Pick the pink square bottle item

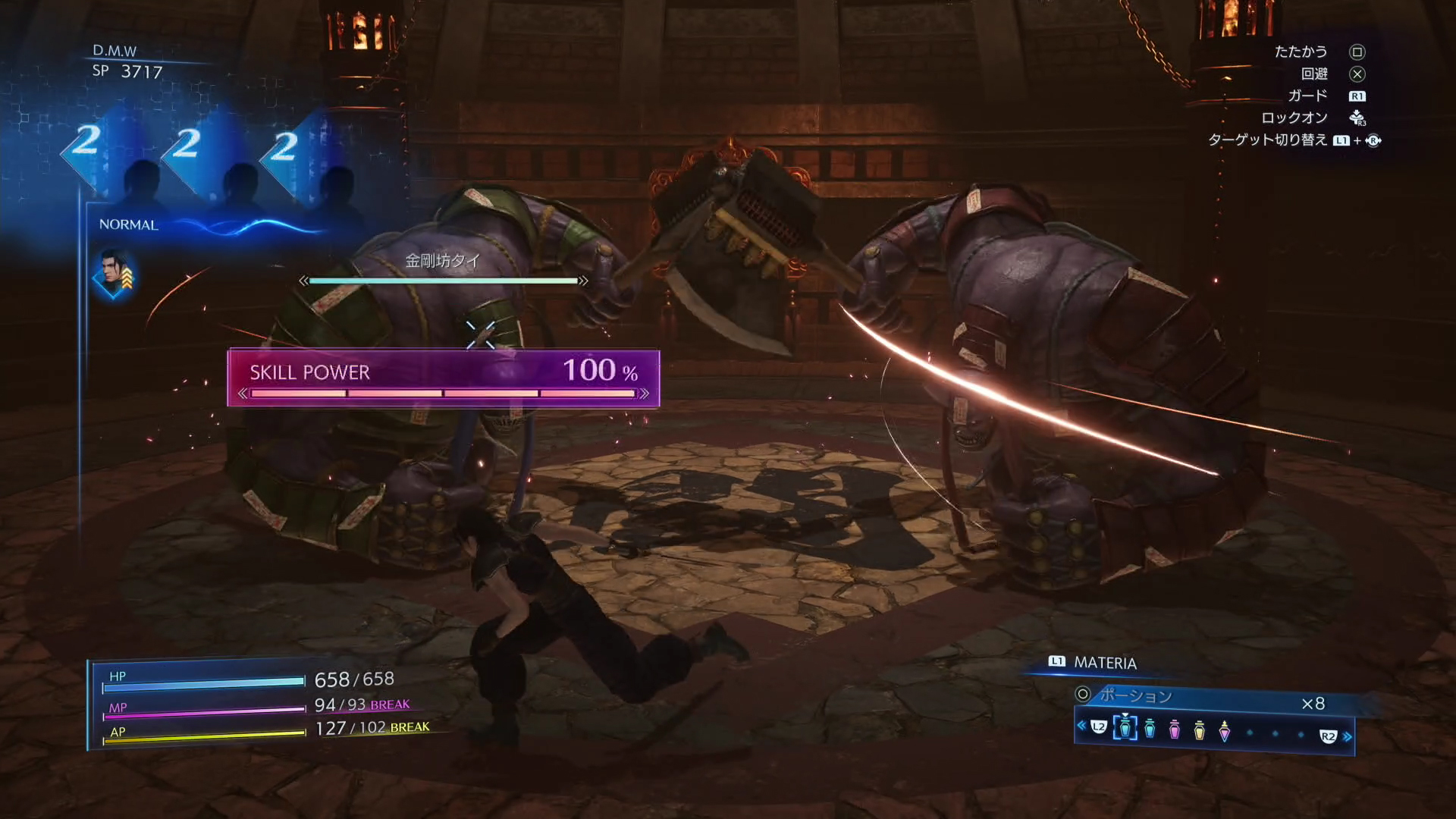[x=1175, y=730]
